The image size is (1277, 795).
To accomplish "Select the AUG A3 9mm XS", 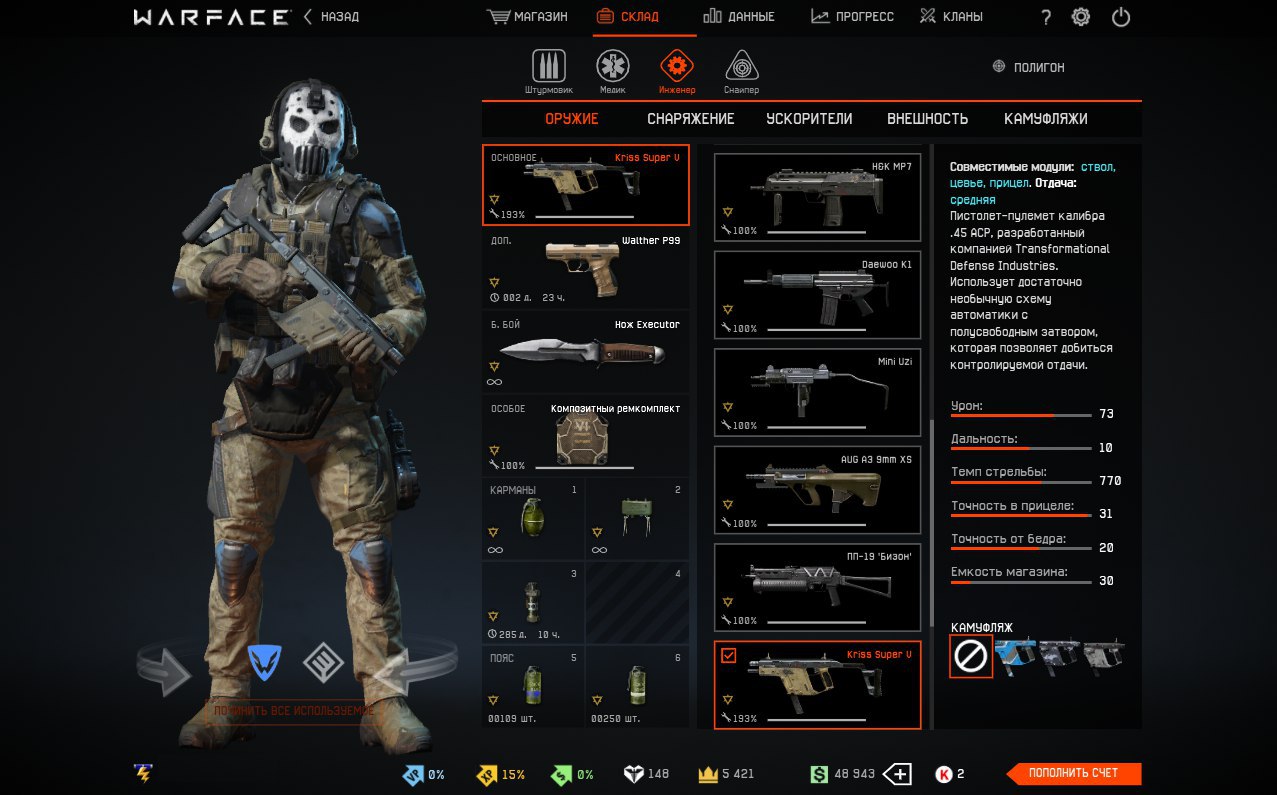I will (817, 491).
